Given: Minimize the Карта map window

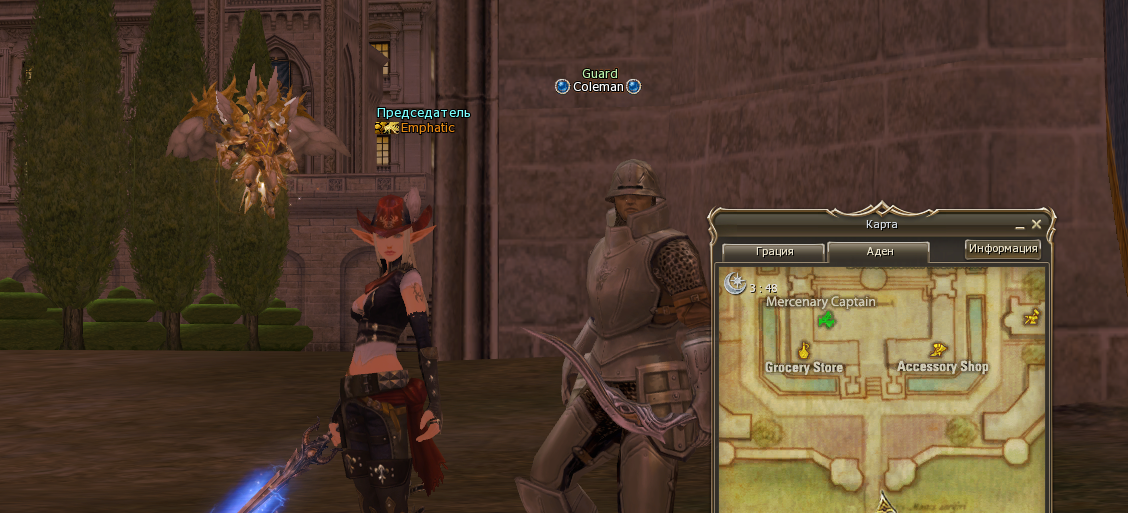Looking at the screenshot, I should [x=1019, y=226].
